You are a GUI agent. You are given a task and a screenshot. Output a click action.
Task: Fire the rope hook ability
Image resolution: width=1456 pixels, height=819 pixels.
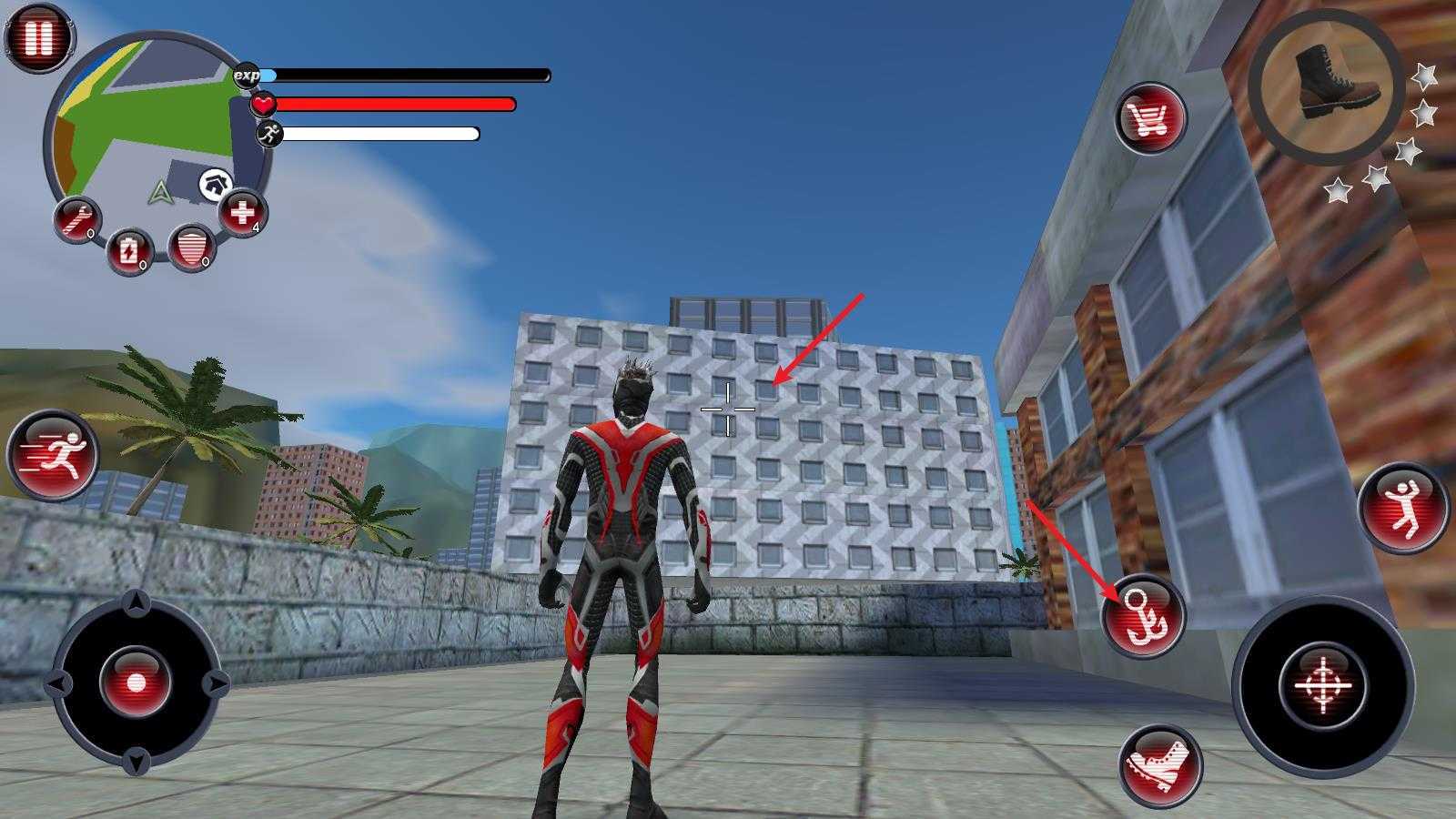point(1143,616)
